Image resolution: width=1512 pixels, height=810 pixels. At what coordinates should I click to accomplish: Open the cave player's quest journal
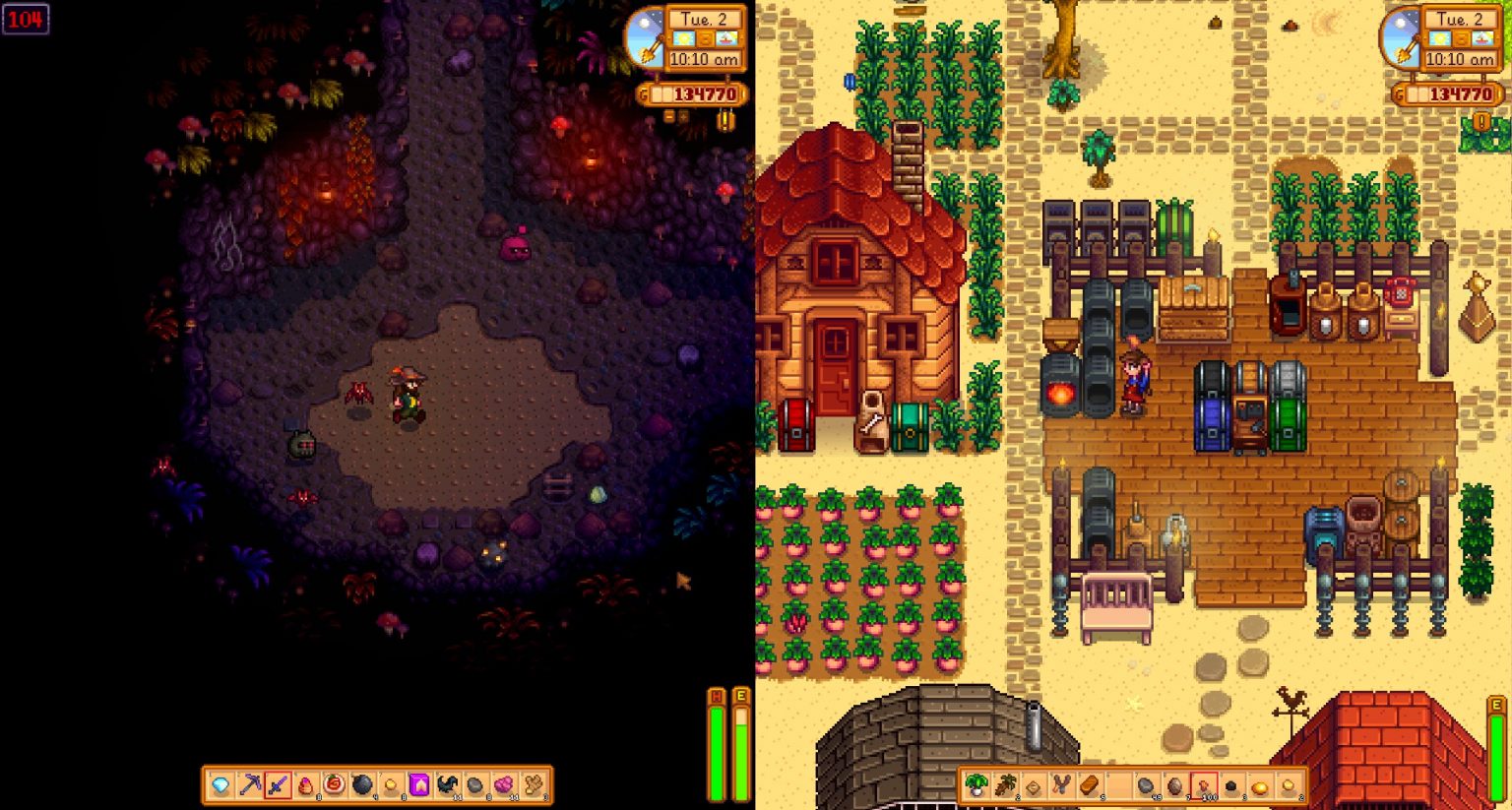726,121
